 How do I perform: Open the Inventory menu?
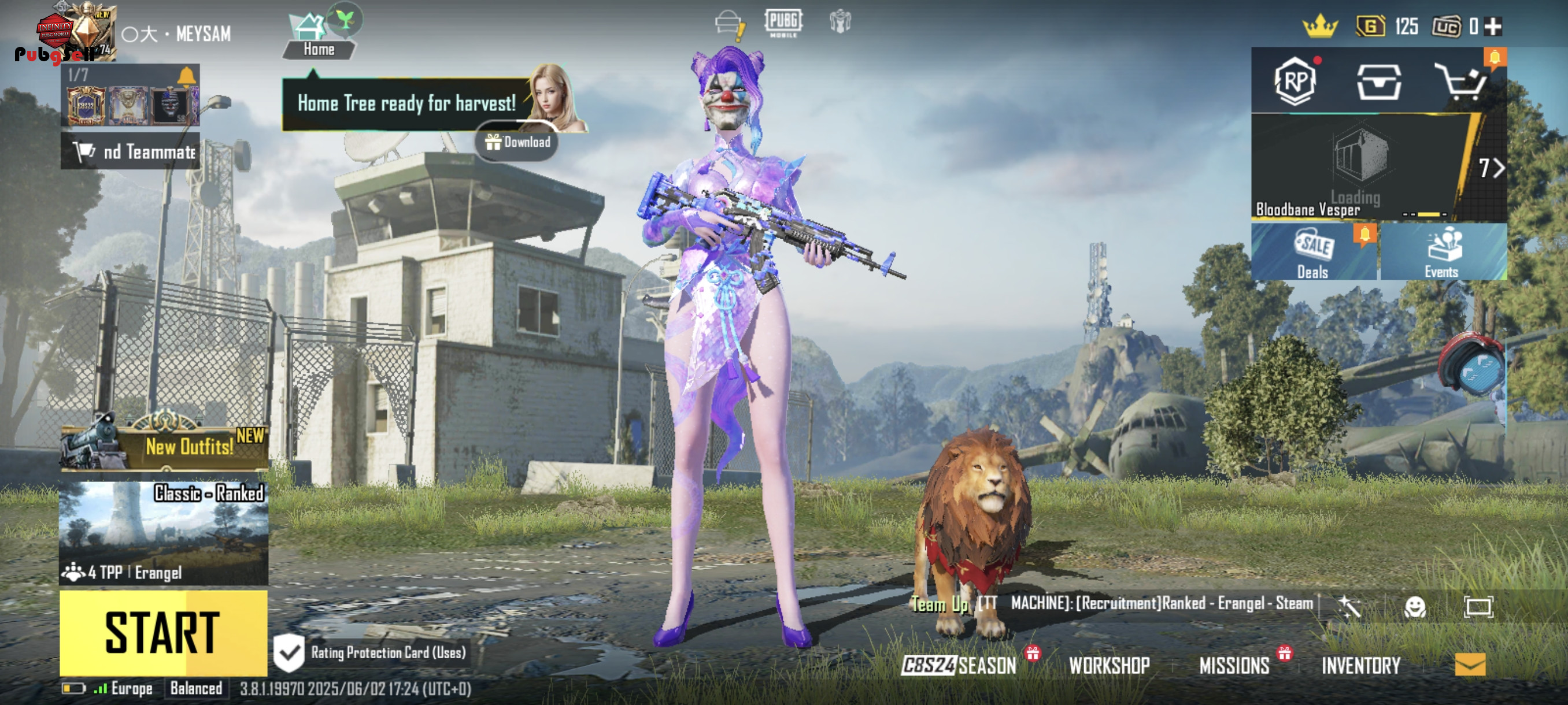point(1361,666)
